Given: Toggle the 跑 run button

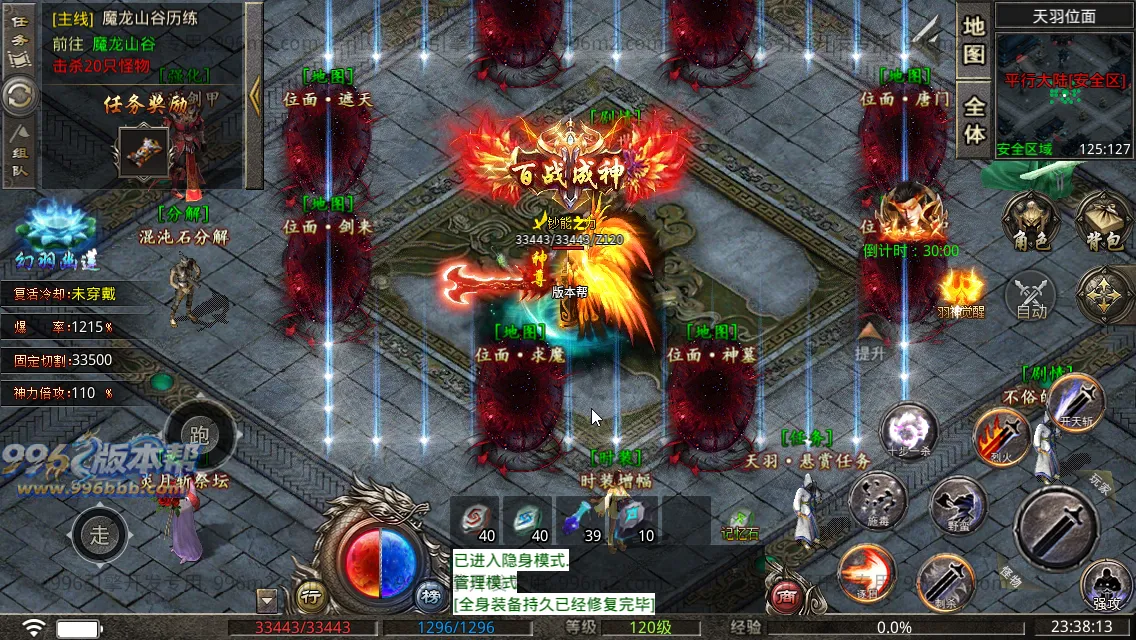Looking at the screenshot, I should click(x=198, y=435).
